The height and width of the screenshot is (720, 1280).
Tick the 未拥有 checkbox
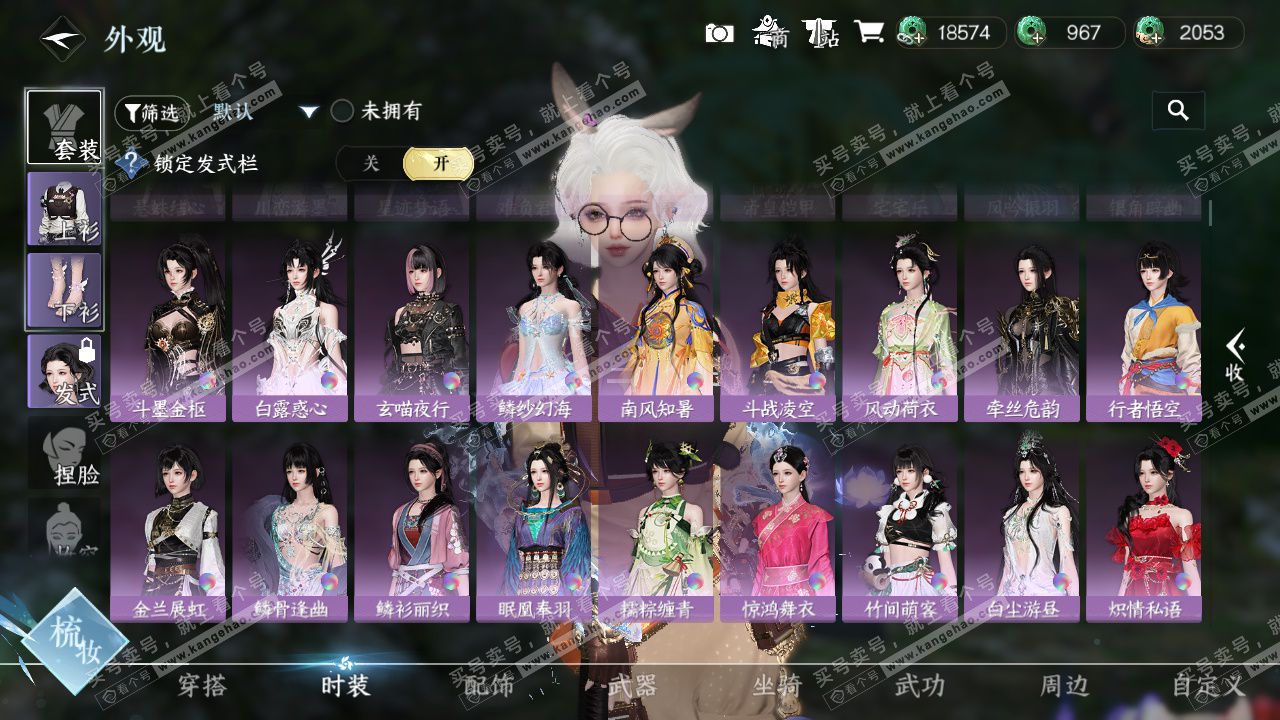click(343, 111)
